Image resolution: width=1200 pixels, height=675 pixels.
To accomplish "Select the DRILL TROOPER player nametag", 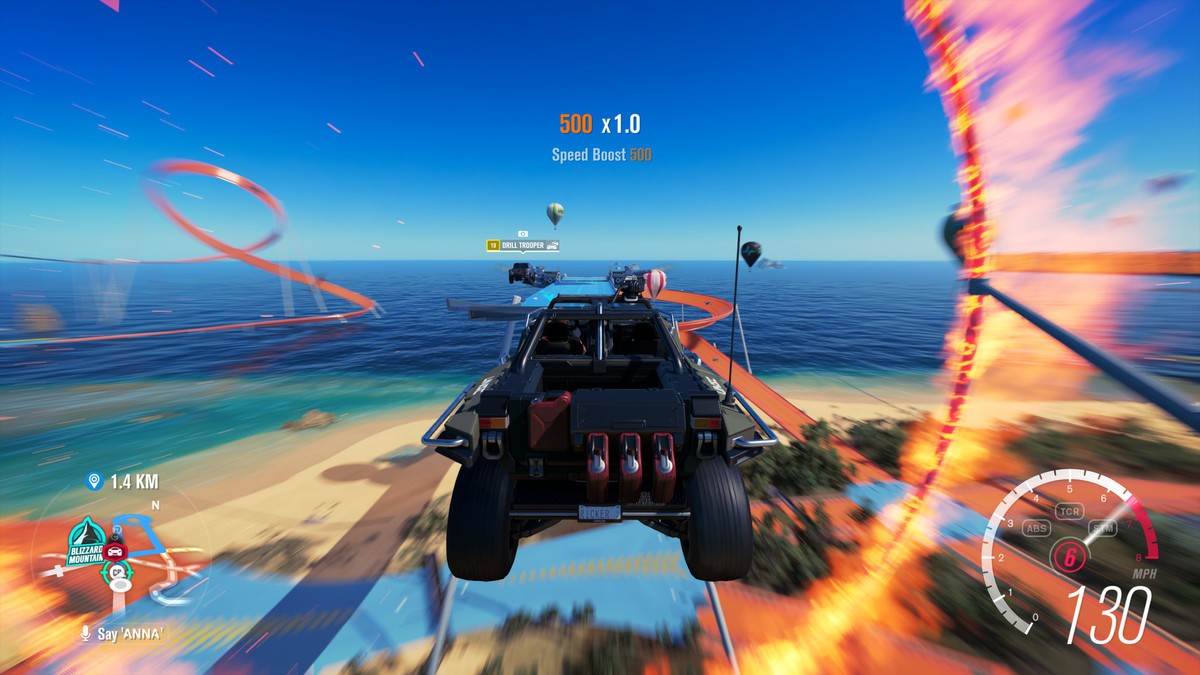I will tap(522, 245).
